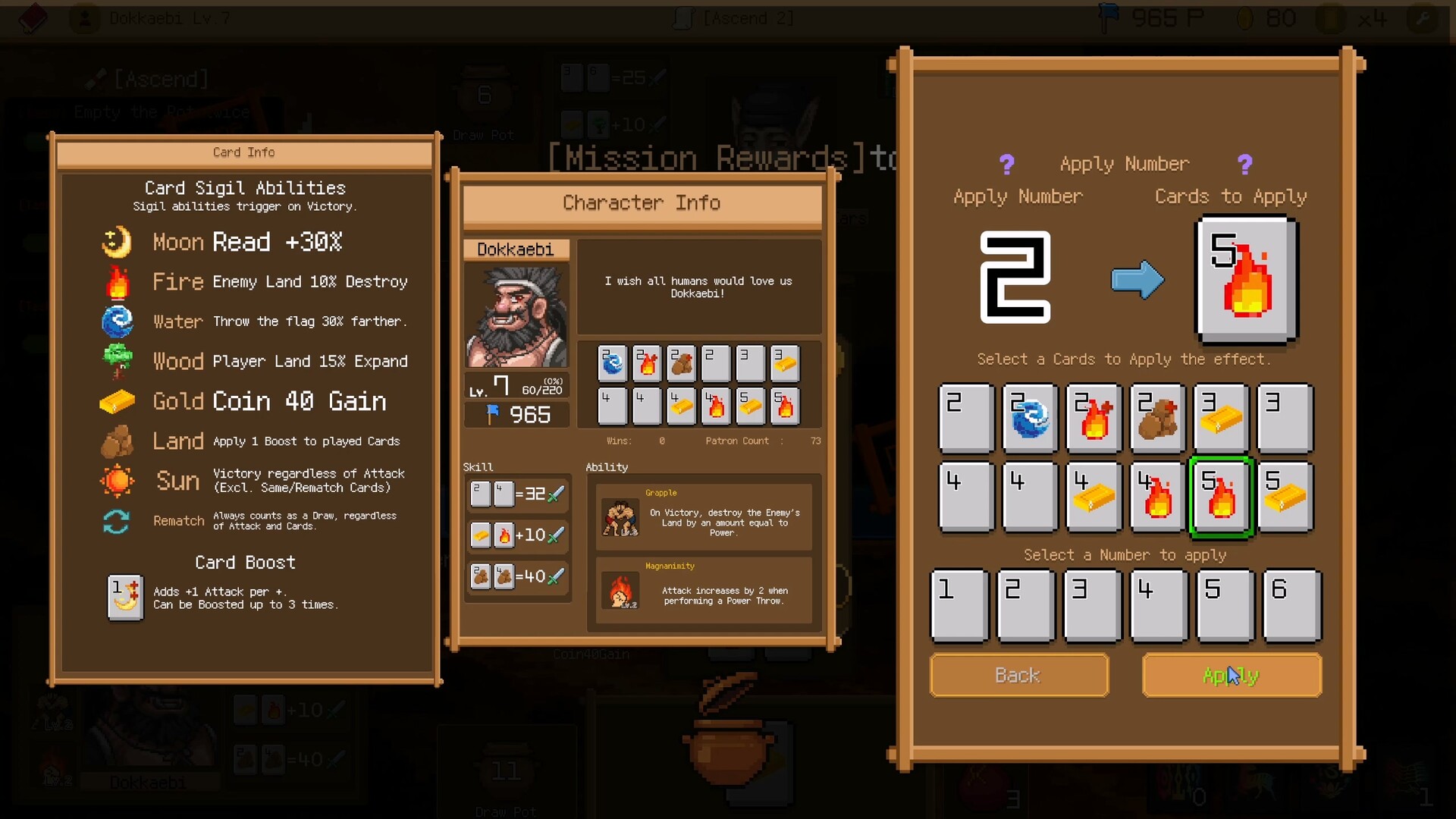Open help for Apply Number

click(1006, 165)
